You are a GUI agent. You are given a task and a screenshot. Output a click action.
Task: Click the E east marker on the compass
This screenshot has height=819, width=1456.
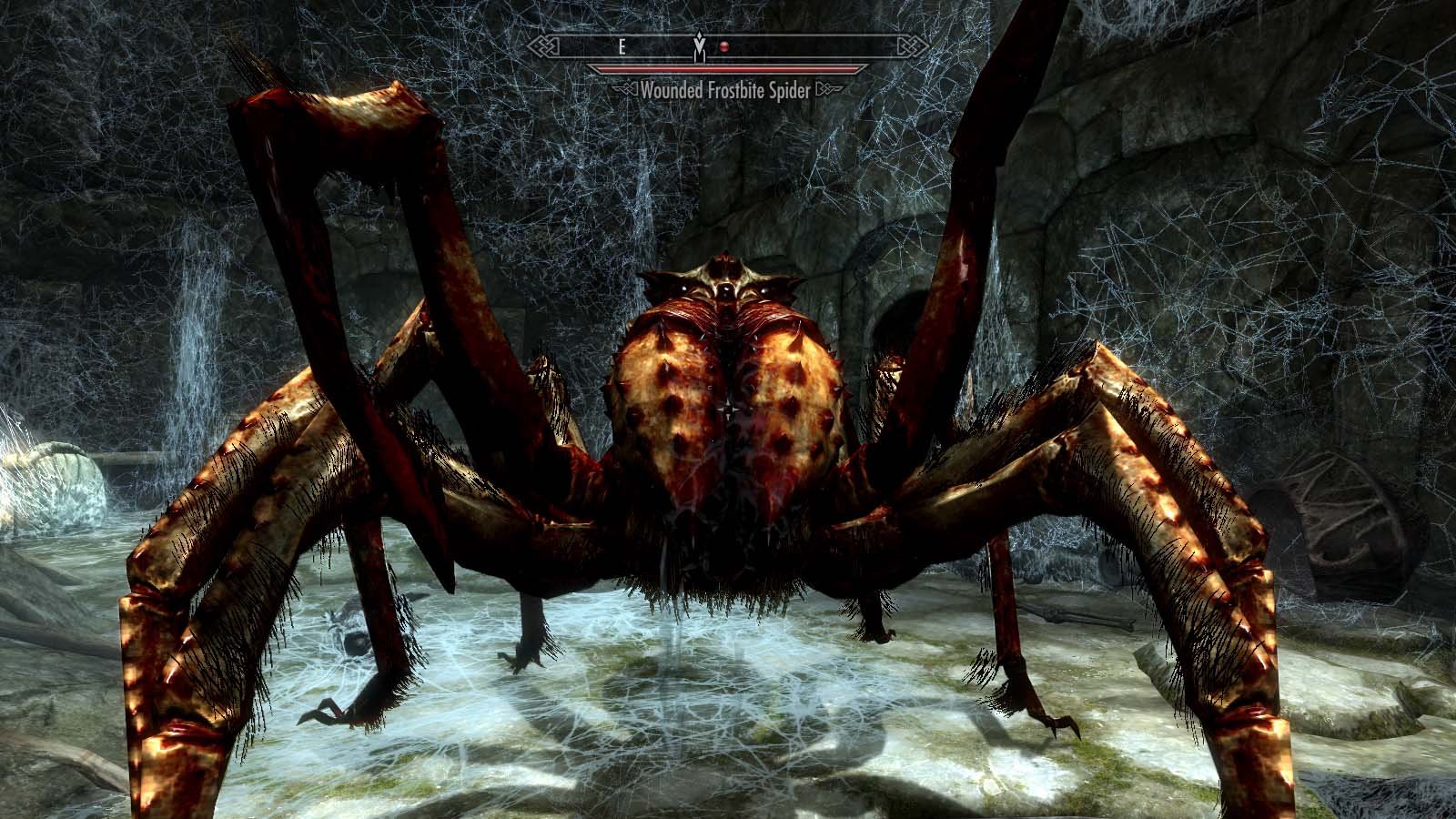coord(622,46)
